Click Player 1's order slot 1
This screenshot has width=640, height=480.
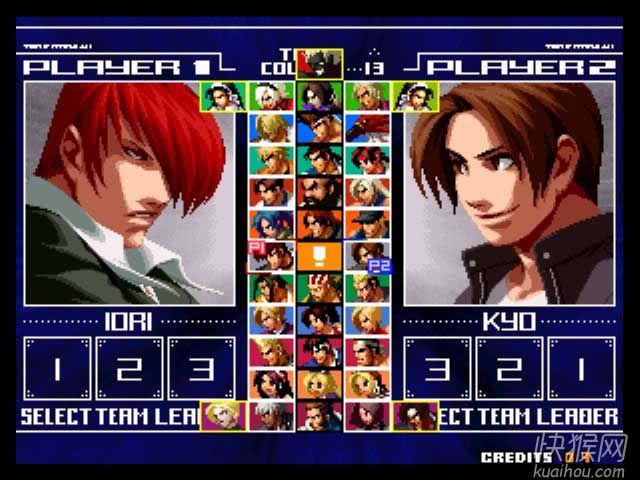[x=57, y=368]
